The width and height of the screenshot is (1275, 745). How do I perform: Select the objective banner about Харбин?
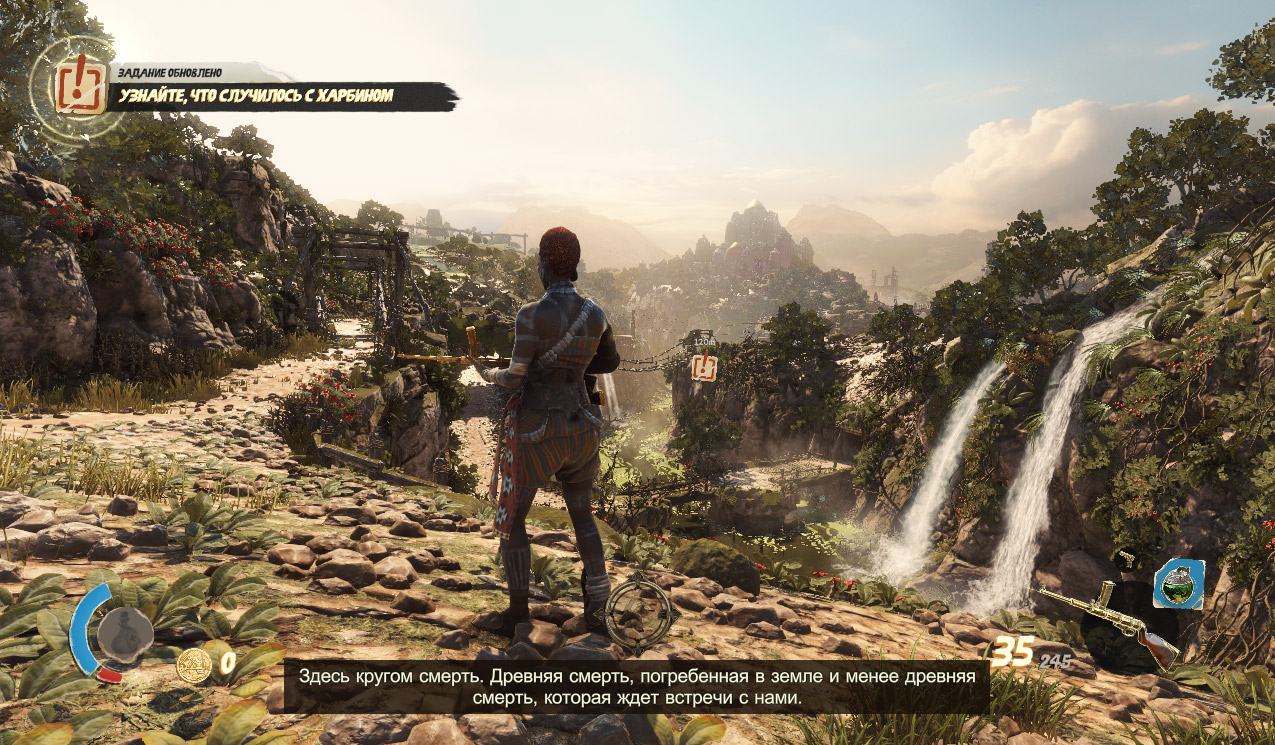(x=285, y=97)
